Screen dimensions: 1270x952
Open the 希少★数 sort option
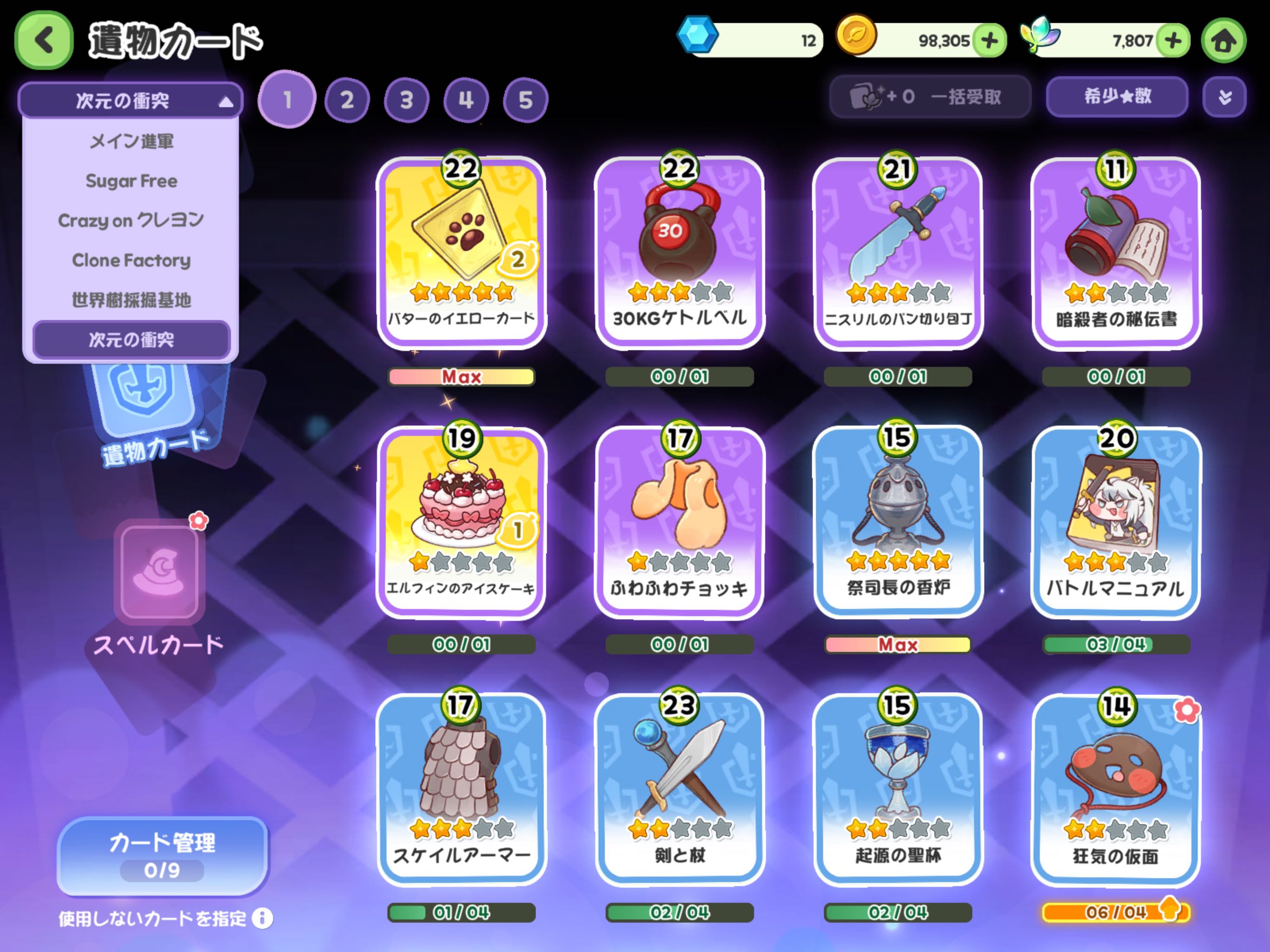(x=1117, y=97)
